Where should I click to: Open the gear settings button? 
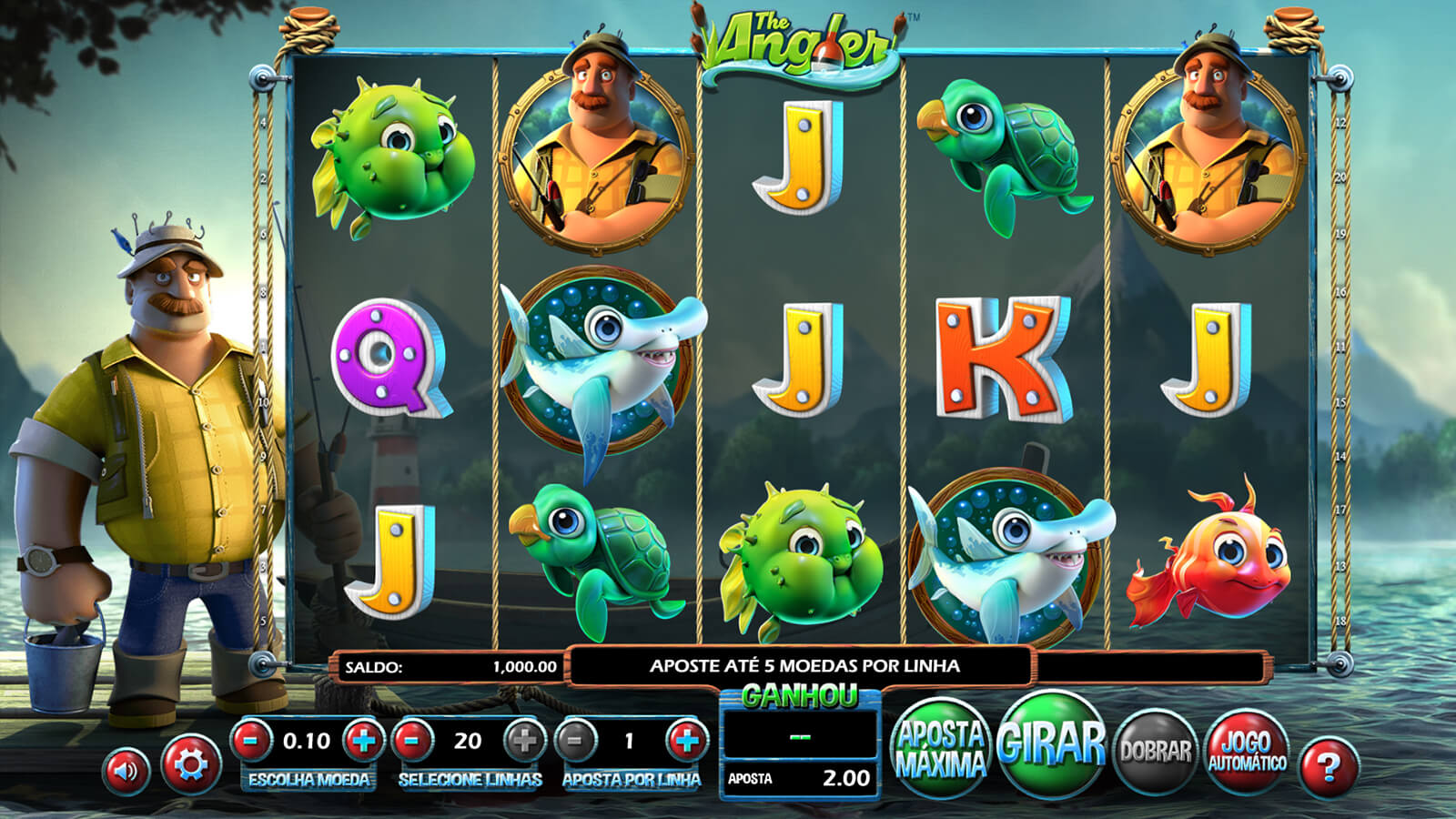(x=190, y=765)
